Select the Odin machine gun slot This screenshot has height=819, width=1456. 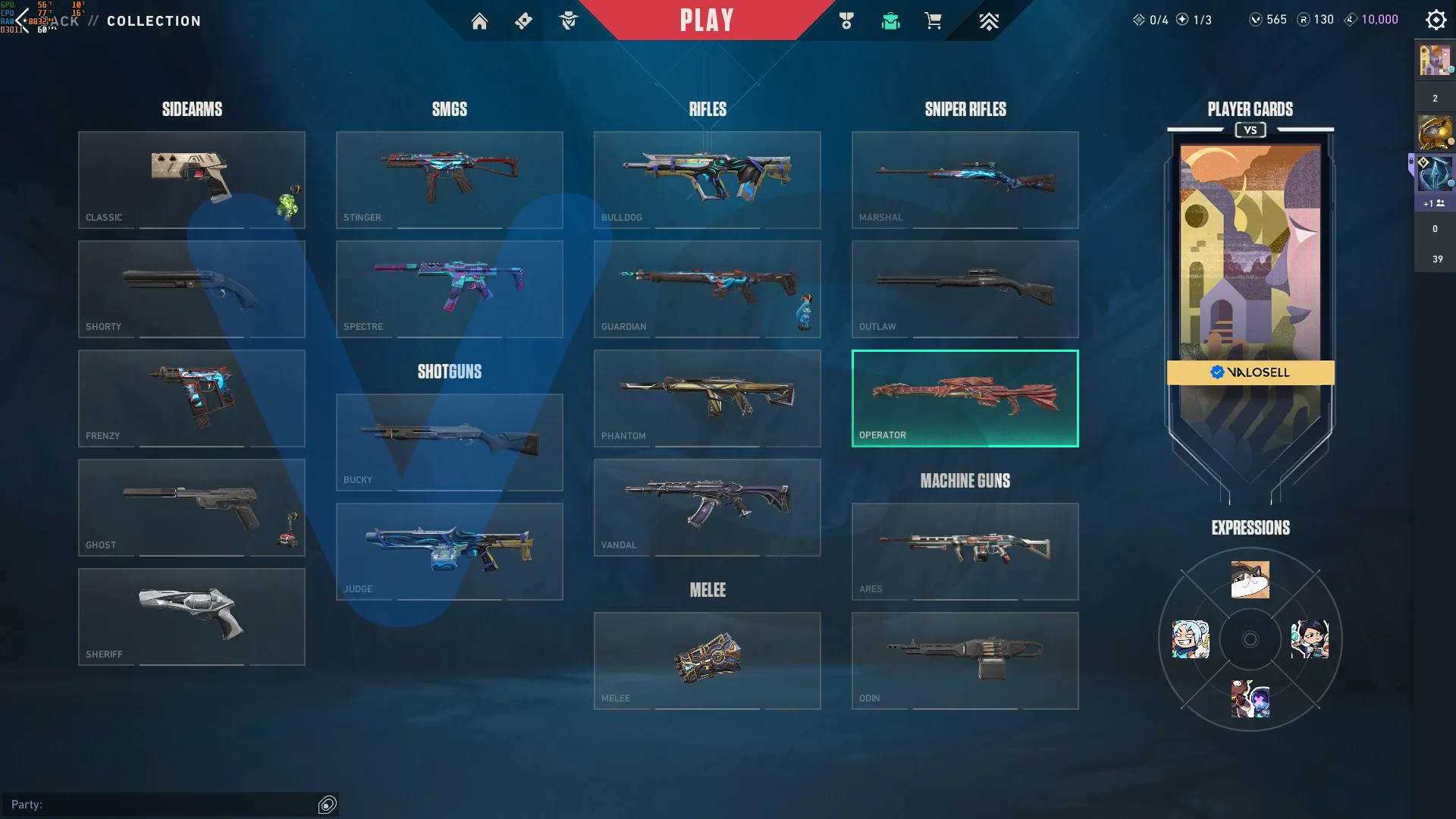pos(965,661)
